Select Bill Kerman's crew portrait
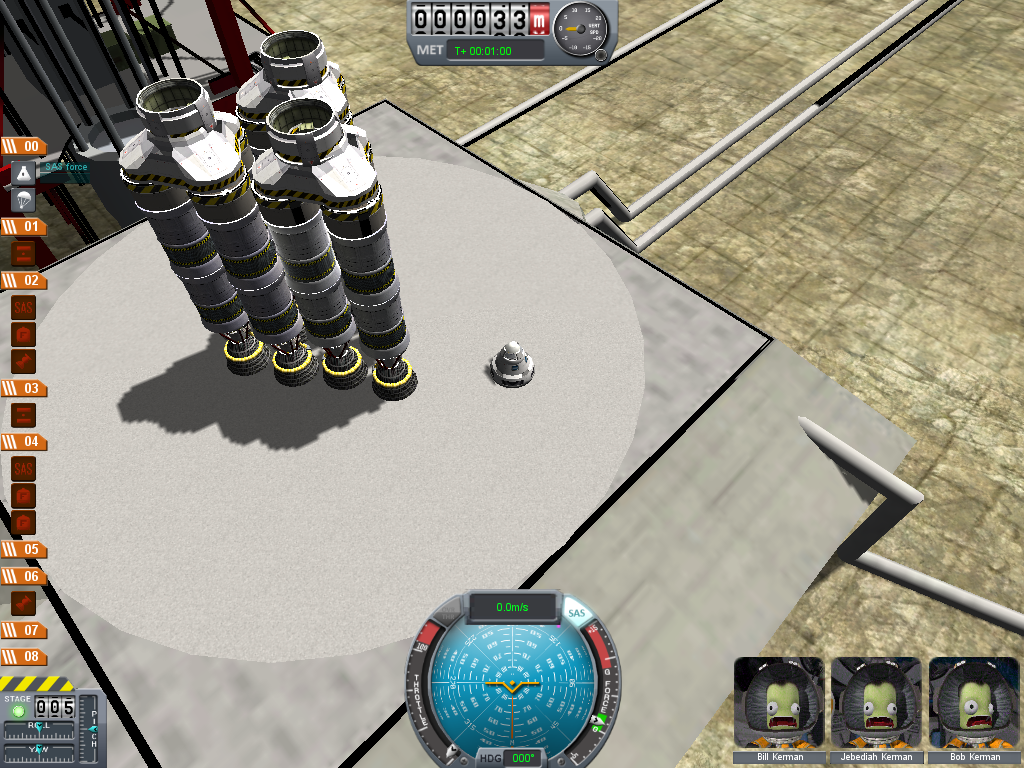 (x=778, y=702)
